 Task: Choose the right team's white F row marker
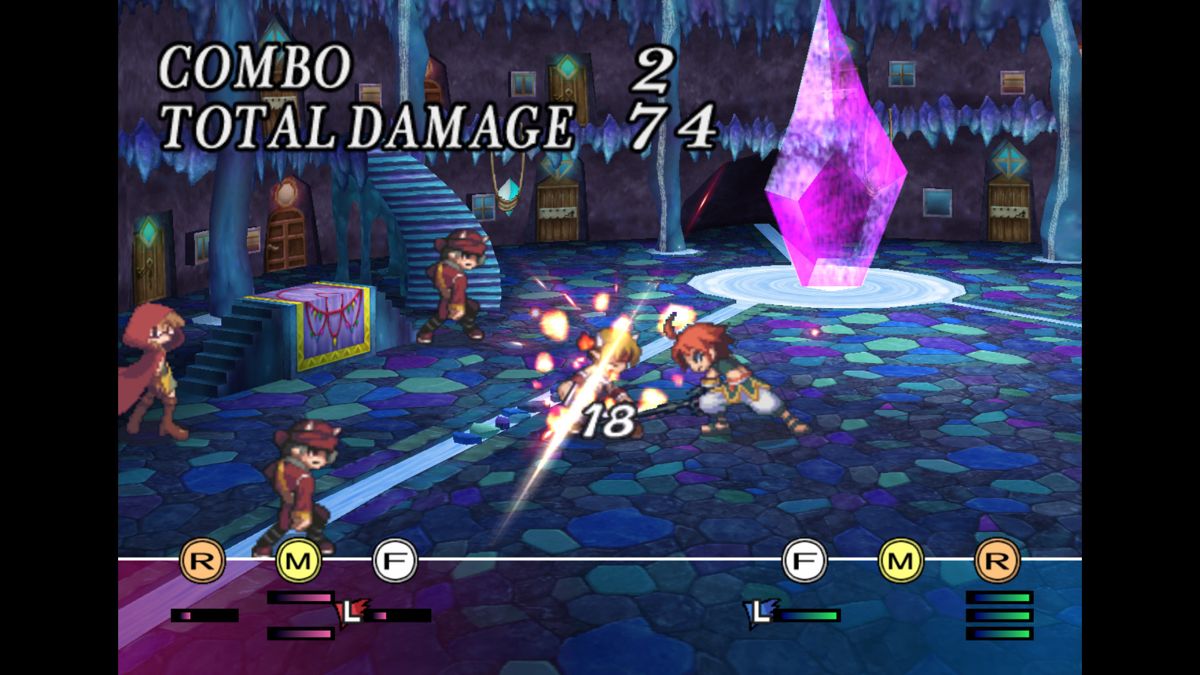coord(805,561)
